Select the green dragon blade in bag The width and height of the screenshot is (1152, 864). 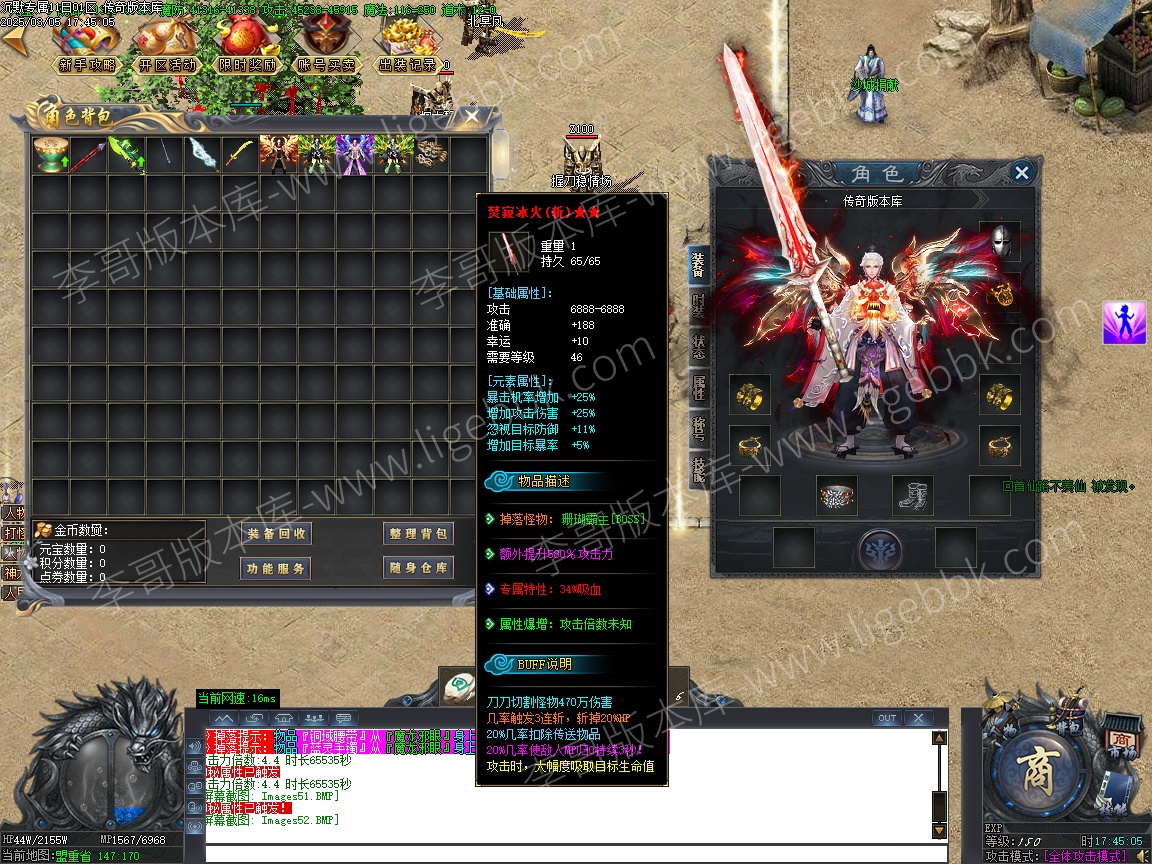click(124, 155)
